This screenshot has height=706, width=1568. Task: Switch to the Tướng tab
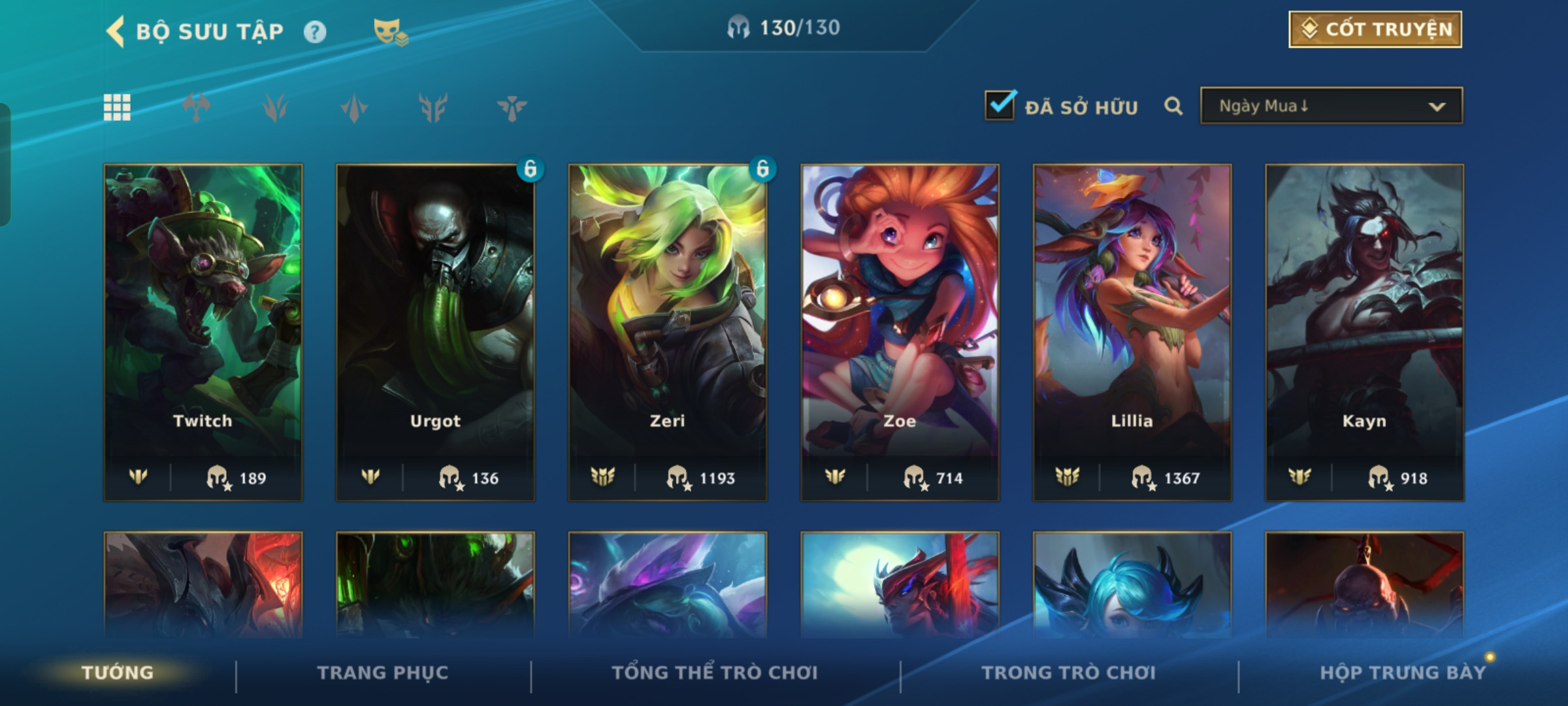[x=118, y=672]
